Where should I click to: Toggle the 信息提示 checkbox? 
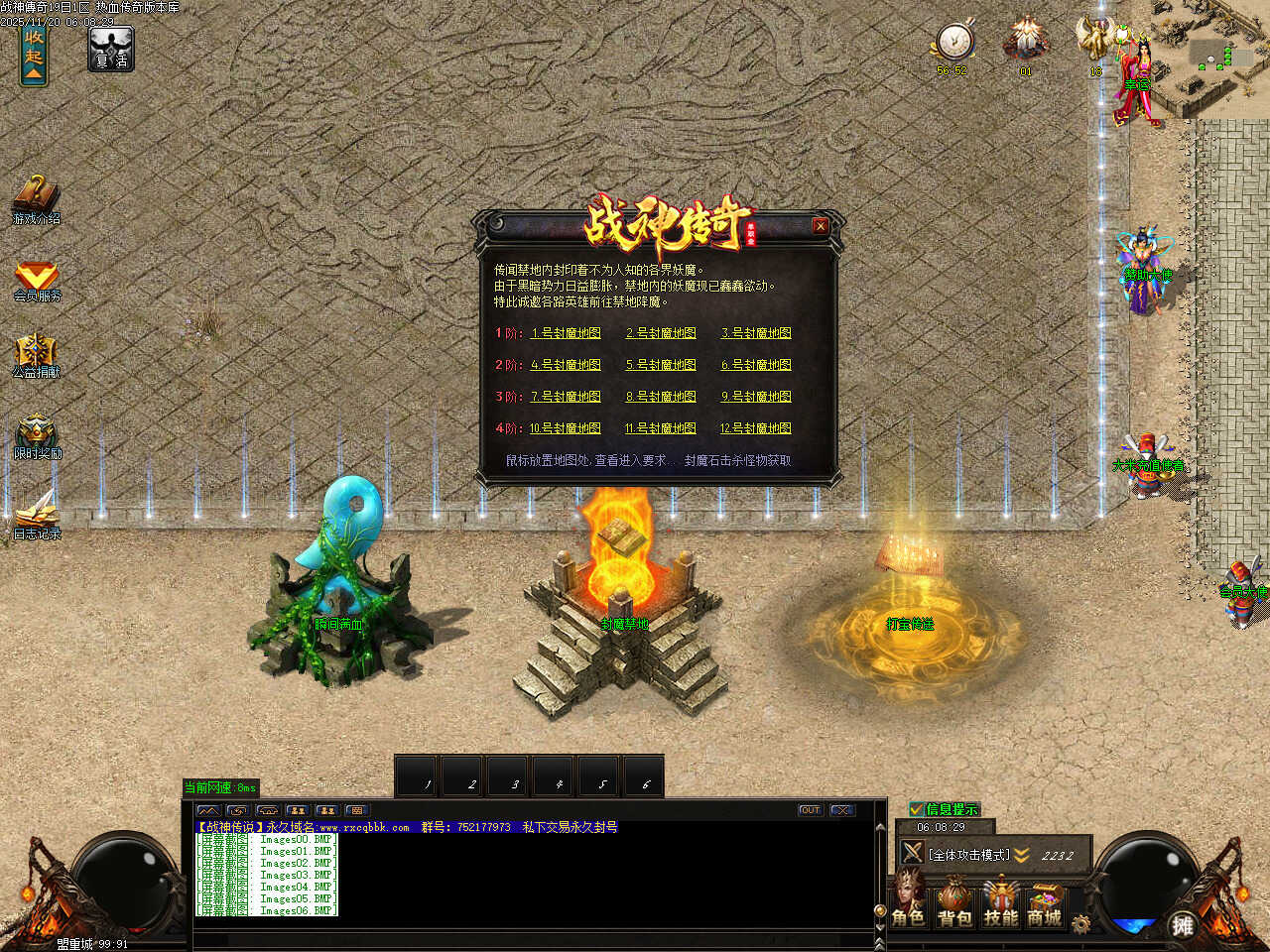coord(917,809)
